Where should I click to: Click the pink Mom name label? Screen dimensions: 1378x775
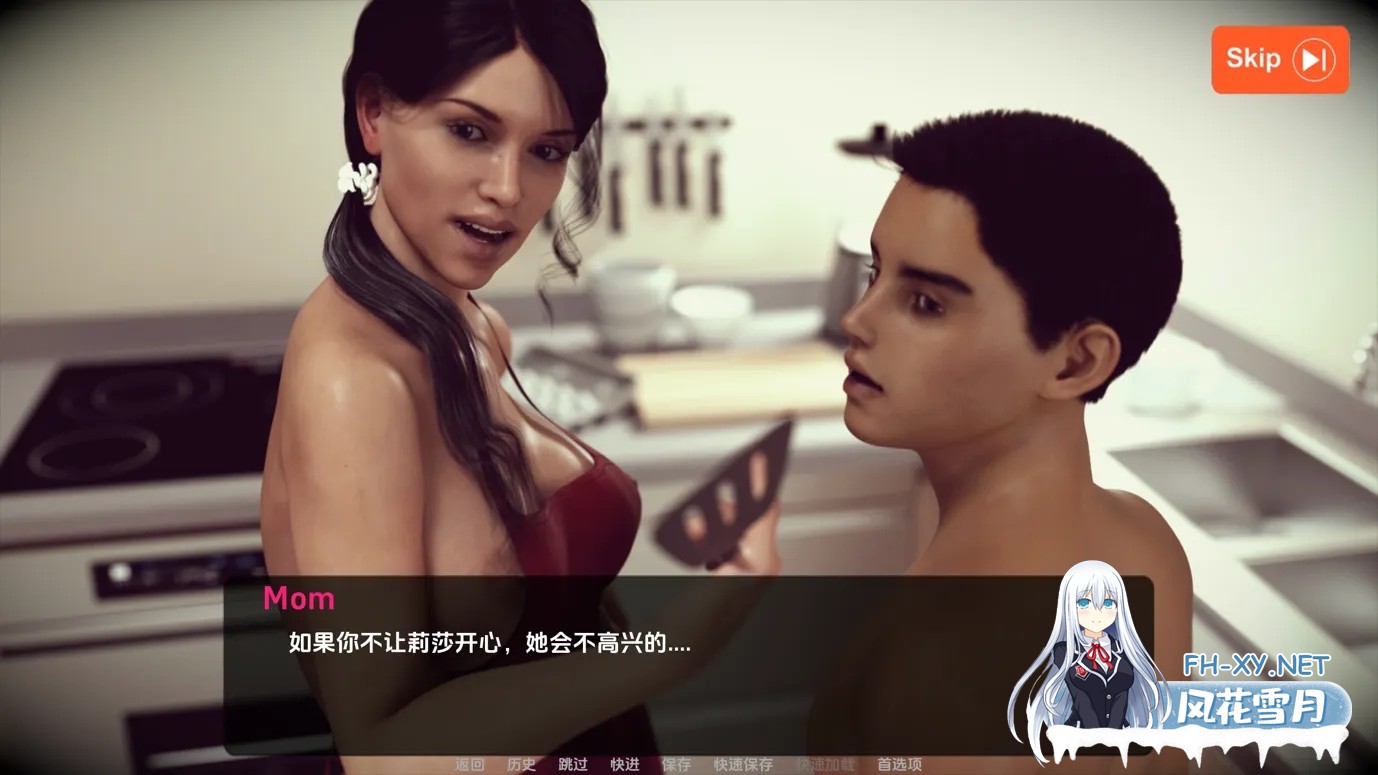point(298,598)
